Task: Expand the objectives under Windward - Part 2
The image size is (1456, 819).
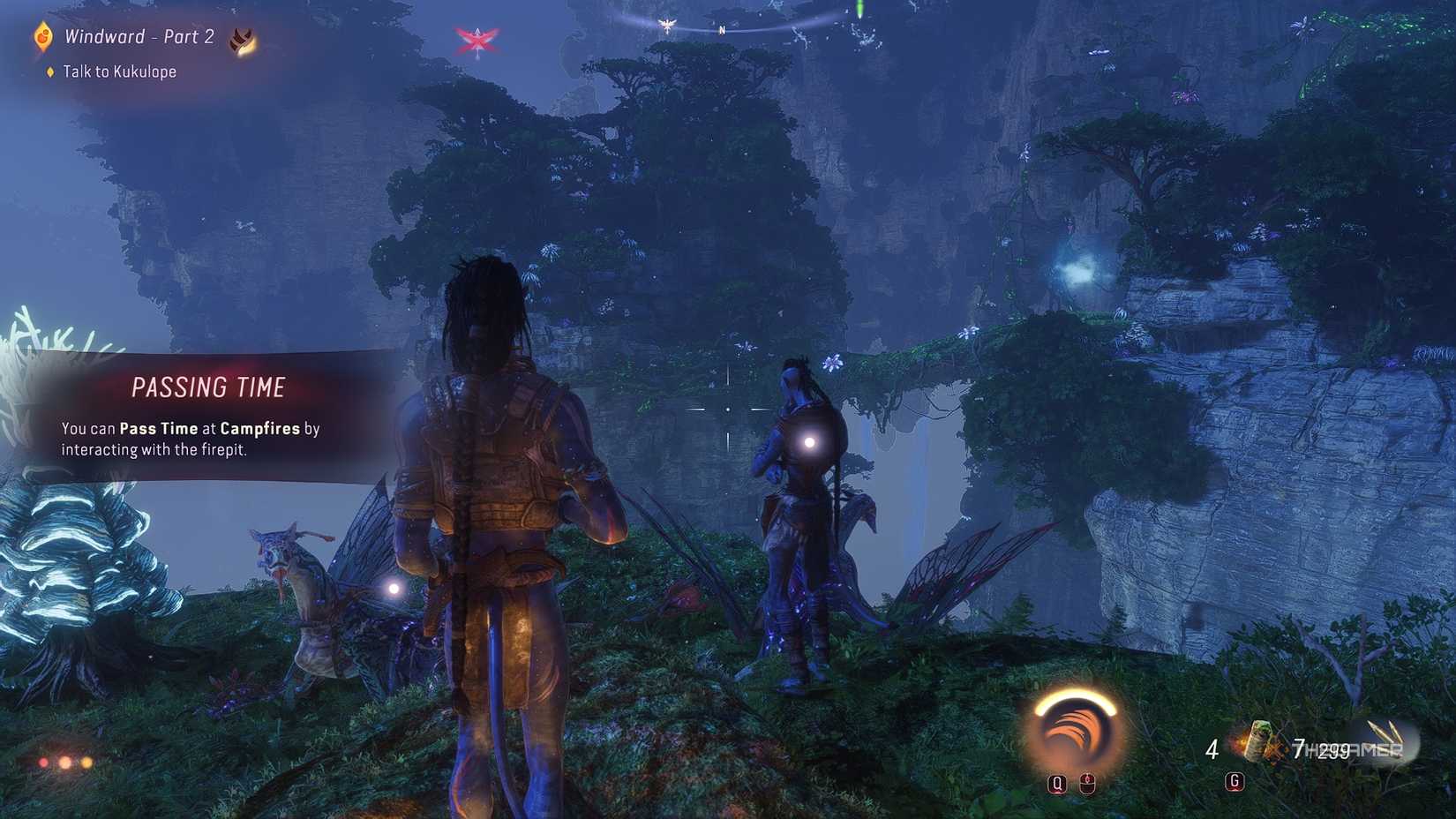Action: click(x=137, y=36)
